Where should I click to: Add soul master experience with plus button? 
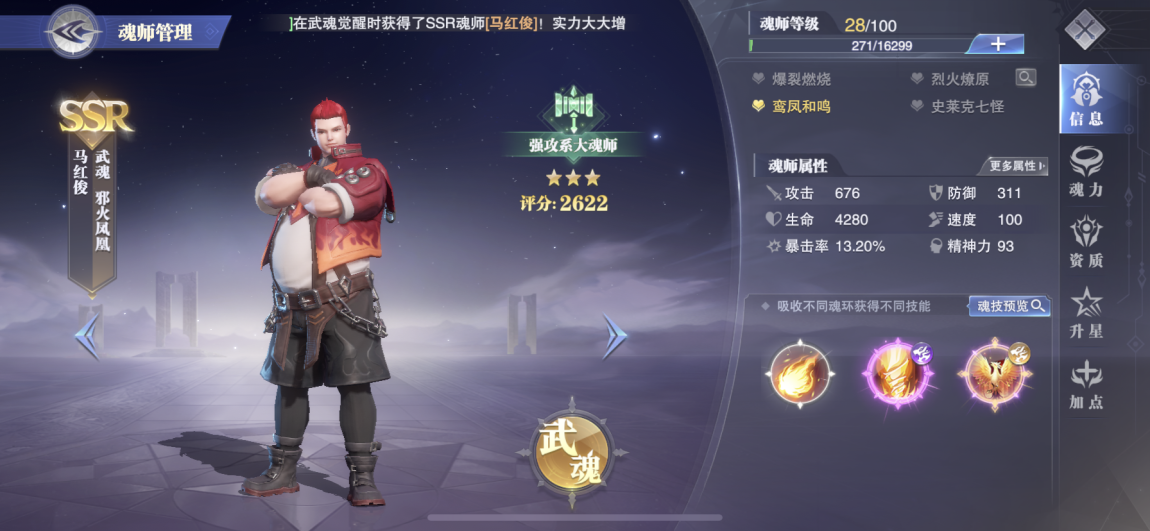[997, 44]
